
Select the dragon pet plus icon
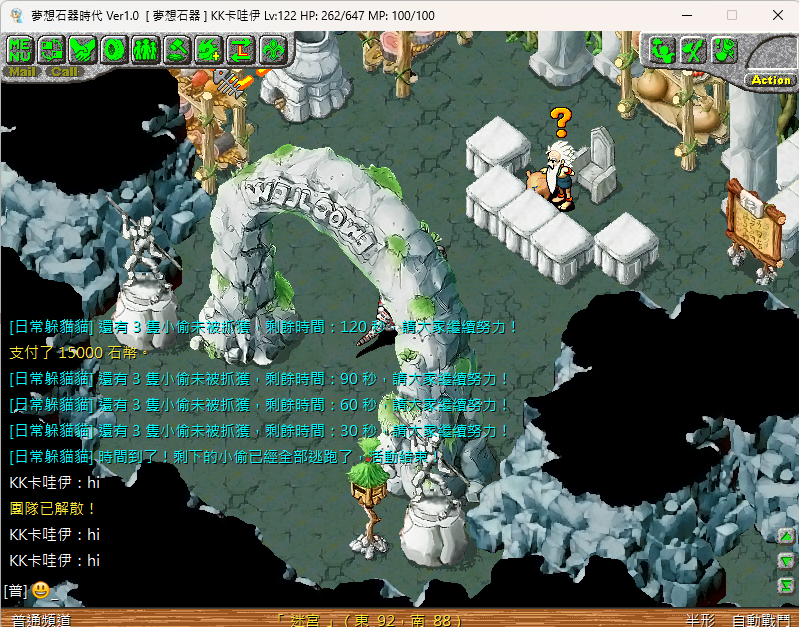[x=208, y=49]
